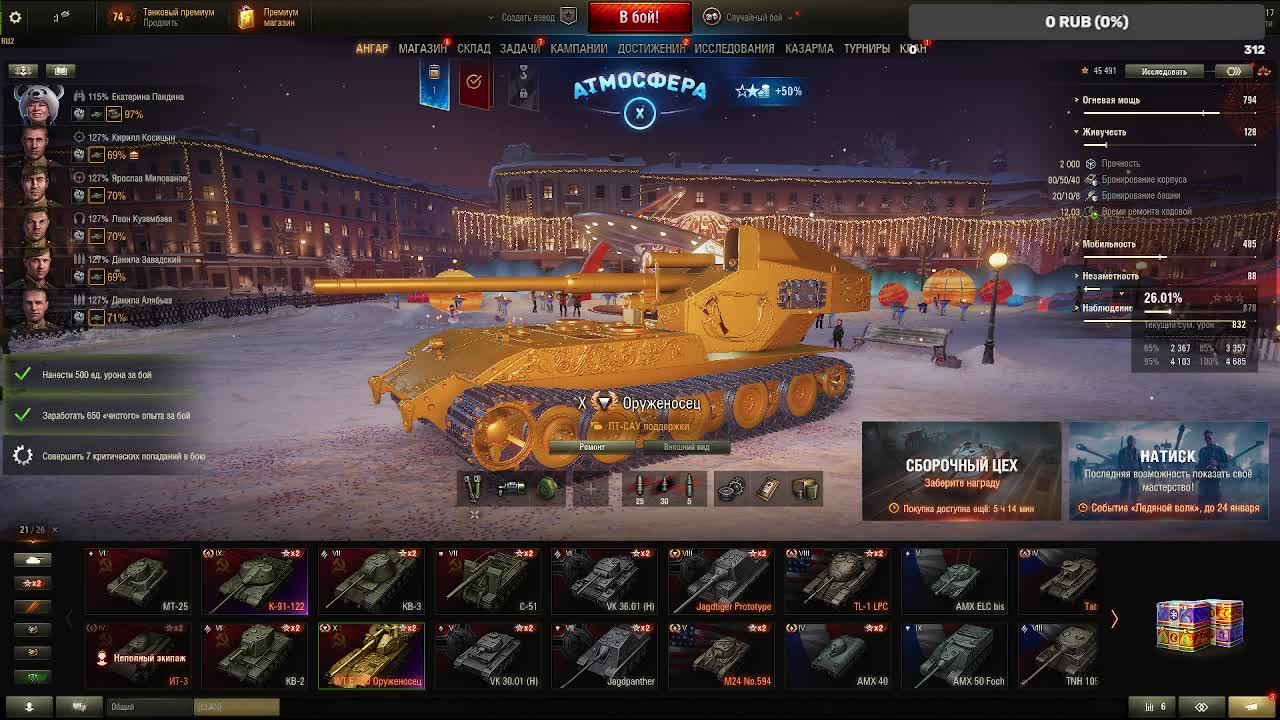Open the Внешний вид appearance button
This screenshot has width=1280, height=720.
point(686,447)
